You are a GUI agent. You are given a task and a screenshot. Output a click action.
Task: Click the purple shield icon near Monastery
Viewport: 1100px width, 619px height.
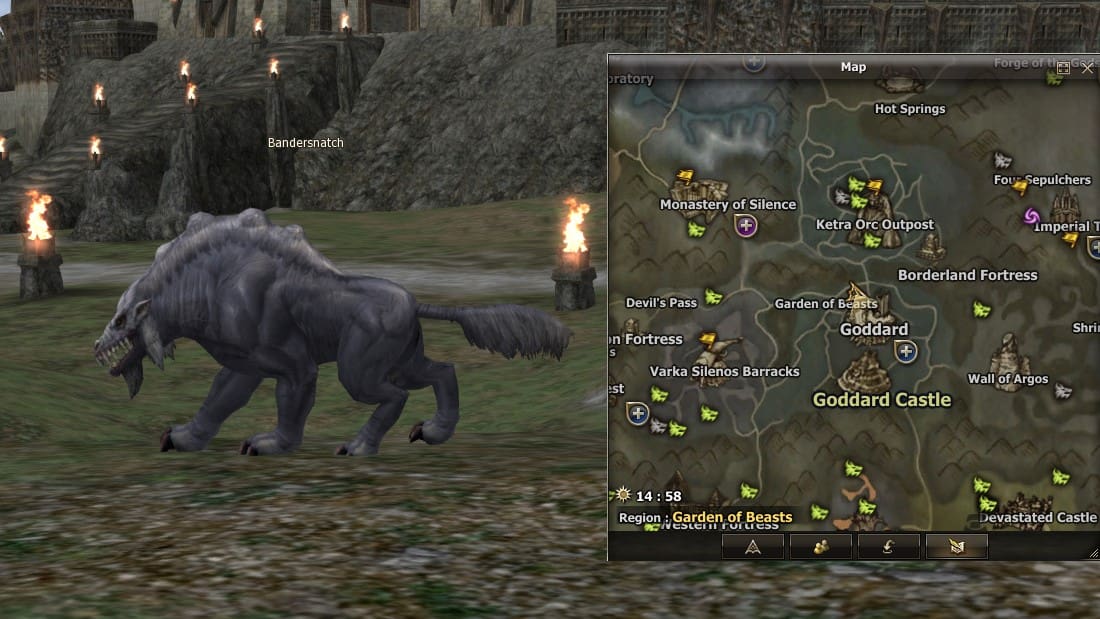pos(746,225)
